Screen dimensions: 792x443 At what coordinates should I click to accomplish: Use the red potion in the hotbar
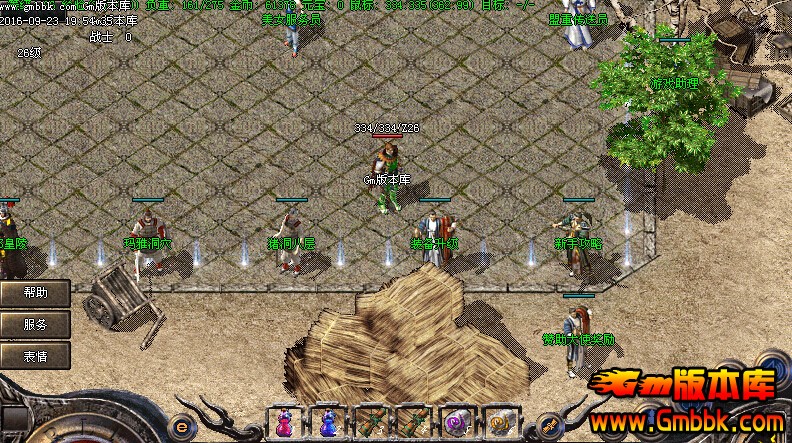[284, 423]
